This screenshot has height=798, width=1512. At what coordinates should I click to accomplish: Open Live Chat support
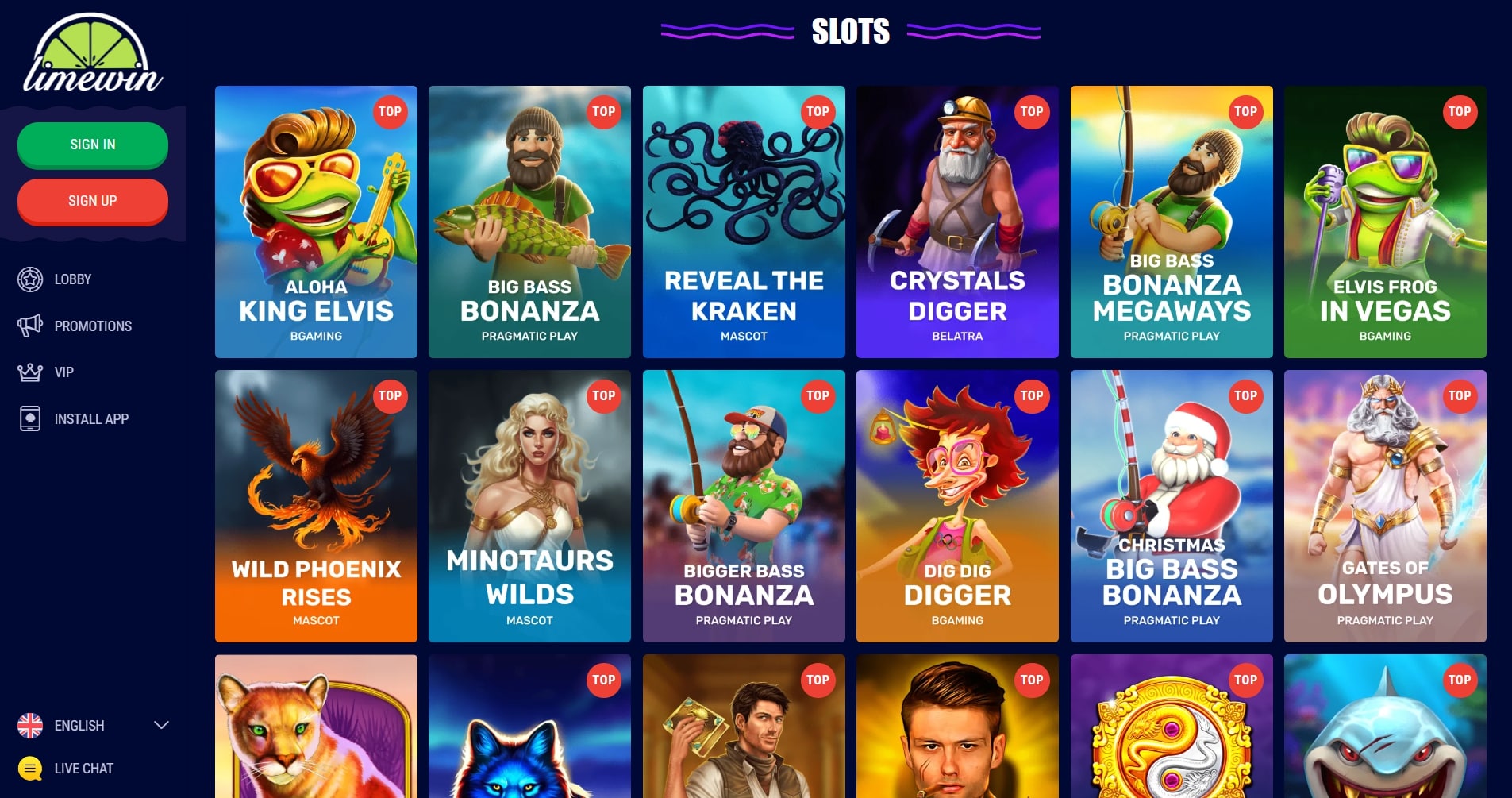click(x=83, y=769)
